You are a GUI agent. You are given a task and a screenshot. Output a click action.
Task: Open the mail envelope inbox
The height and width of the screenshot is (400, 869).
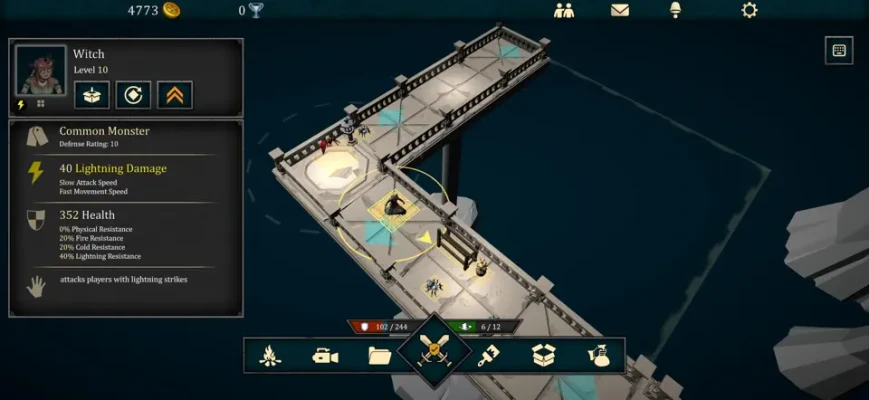coord(620,10)
